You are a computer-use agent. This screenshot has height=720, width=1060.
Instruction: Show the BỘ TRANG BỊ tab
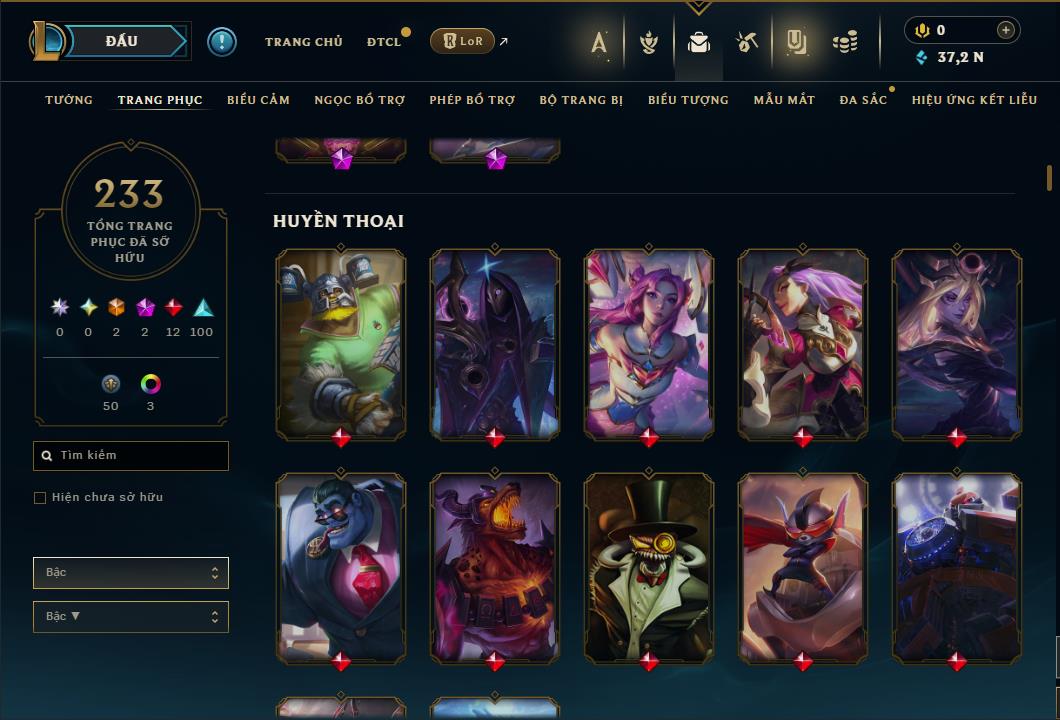pos(581,100)
